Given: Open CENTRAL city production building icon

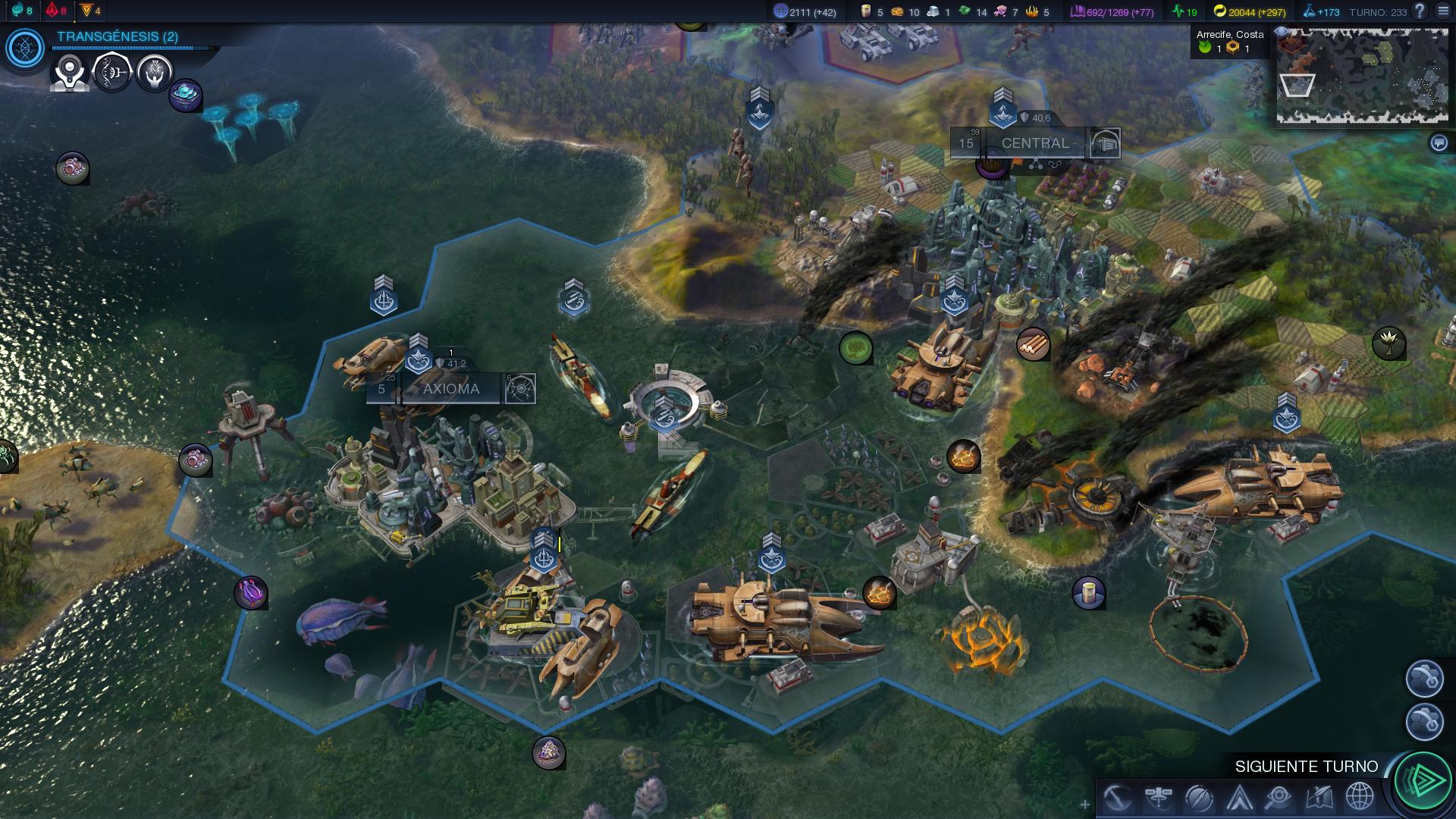Looking at the screenshot, I should 1105,143.
